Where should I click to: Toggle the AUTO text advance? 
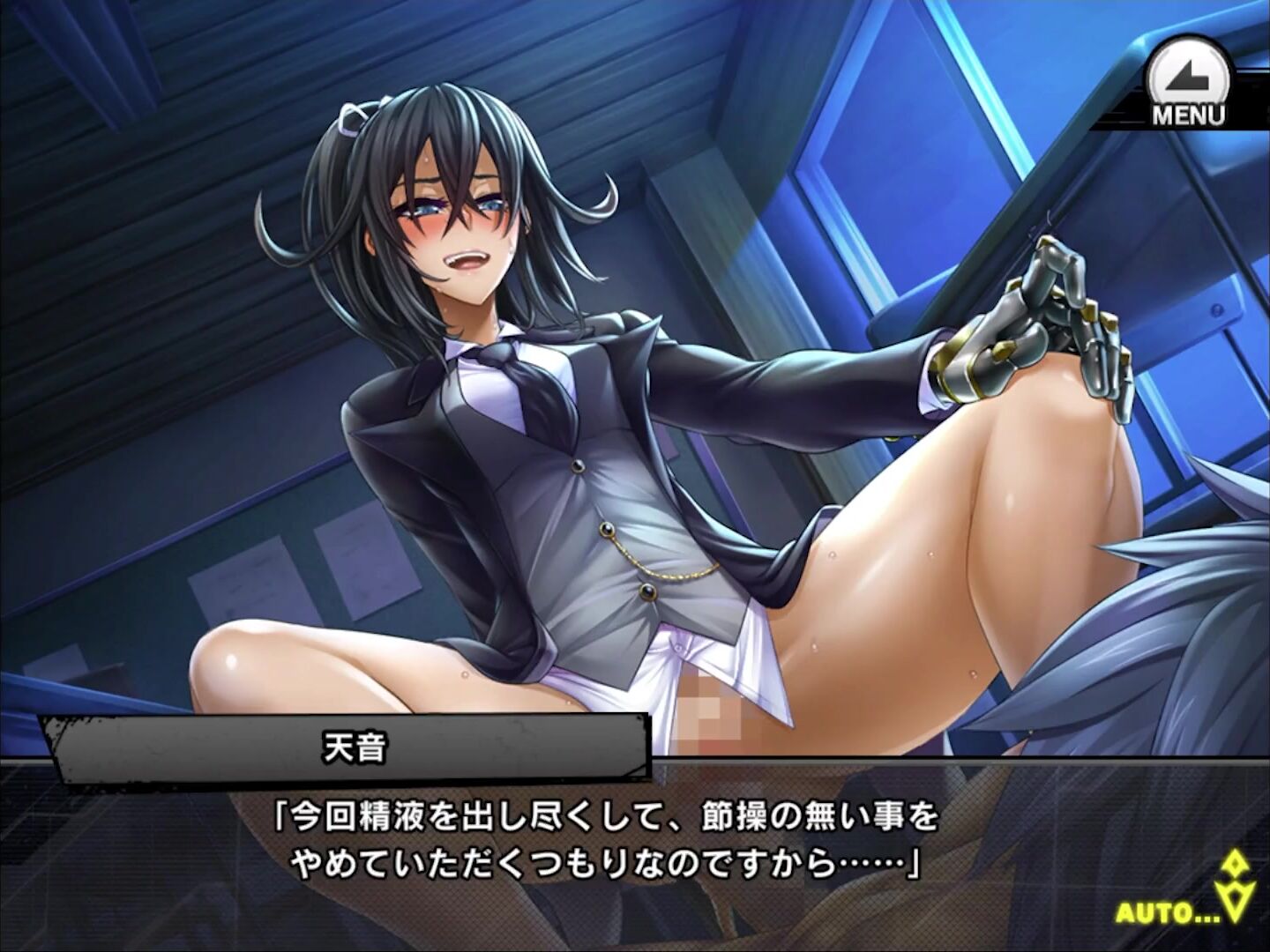[x=1169, y=911]
